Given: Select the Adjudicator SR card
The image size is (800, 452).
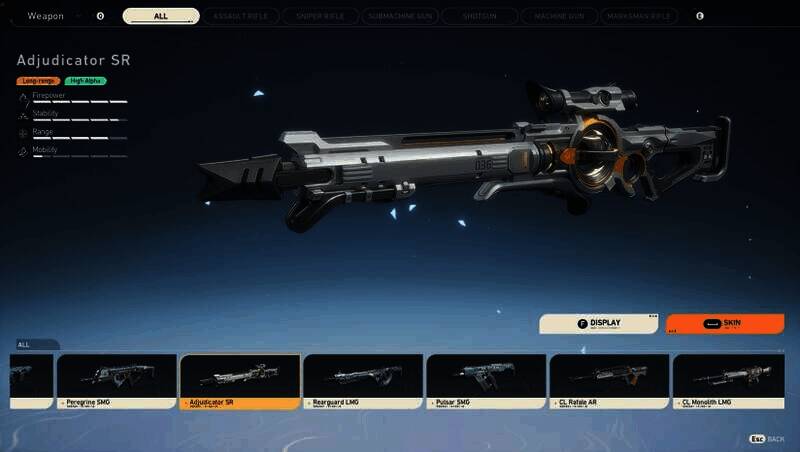Looking at the screenshot, I should pos(239,381).
